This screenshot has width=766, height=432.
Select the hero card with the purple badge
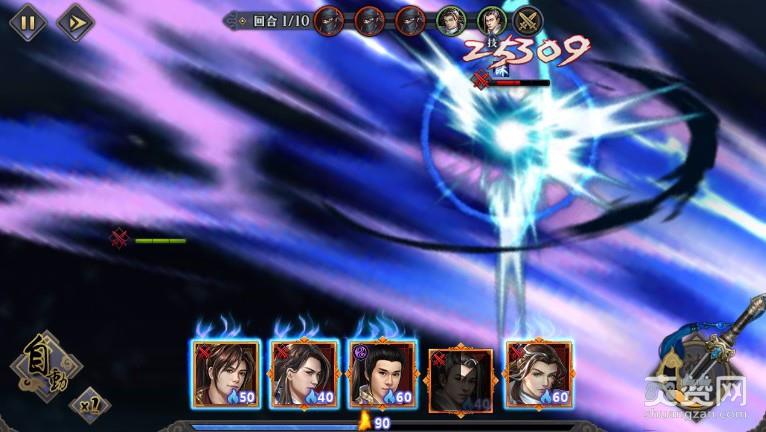(382, 375)
